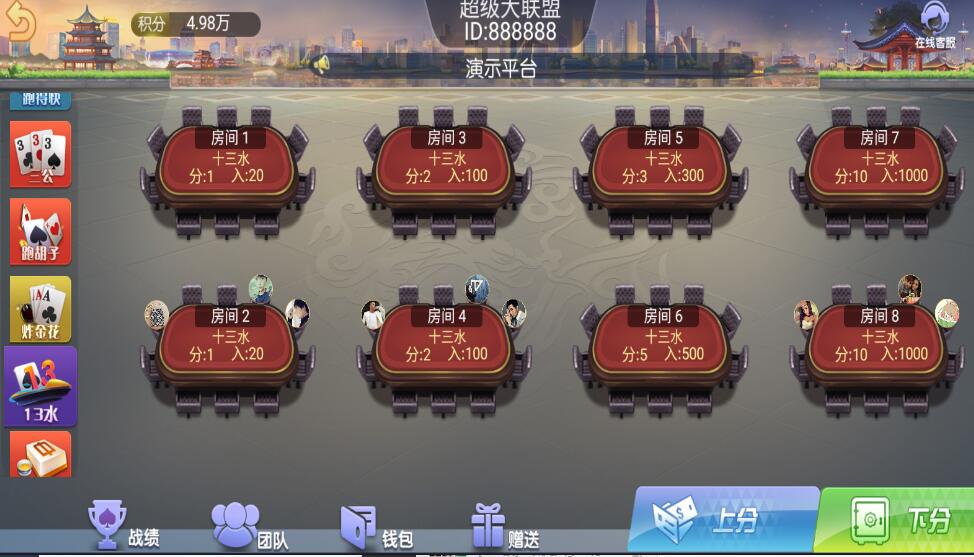This screenshot has height=557, width=974.
Task: Select the 三公 game tab
Action: click(x=41, y=155)
